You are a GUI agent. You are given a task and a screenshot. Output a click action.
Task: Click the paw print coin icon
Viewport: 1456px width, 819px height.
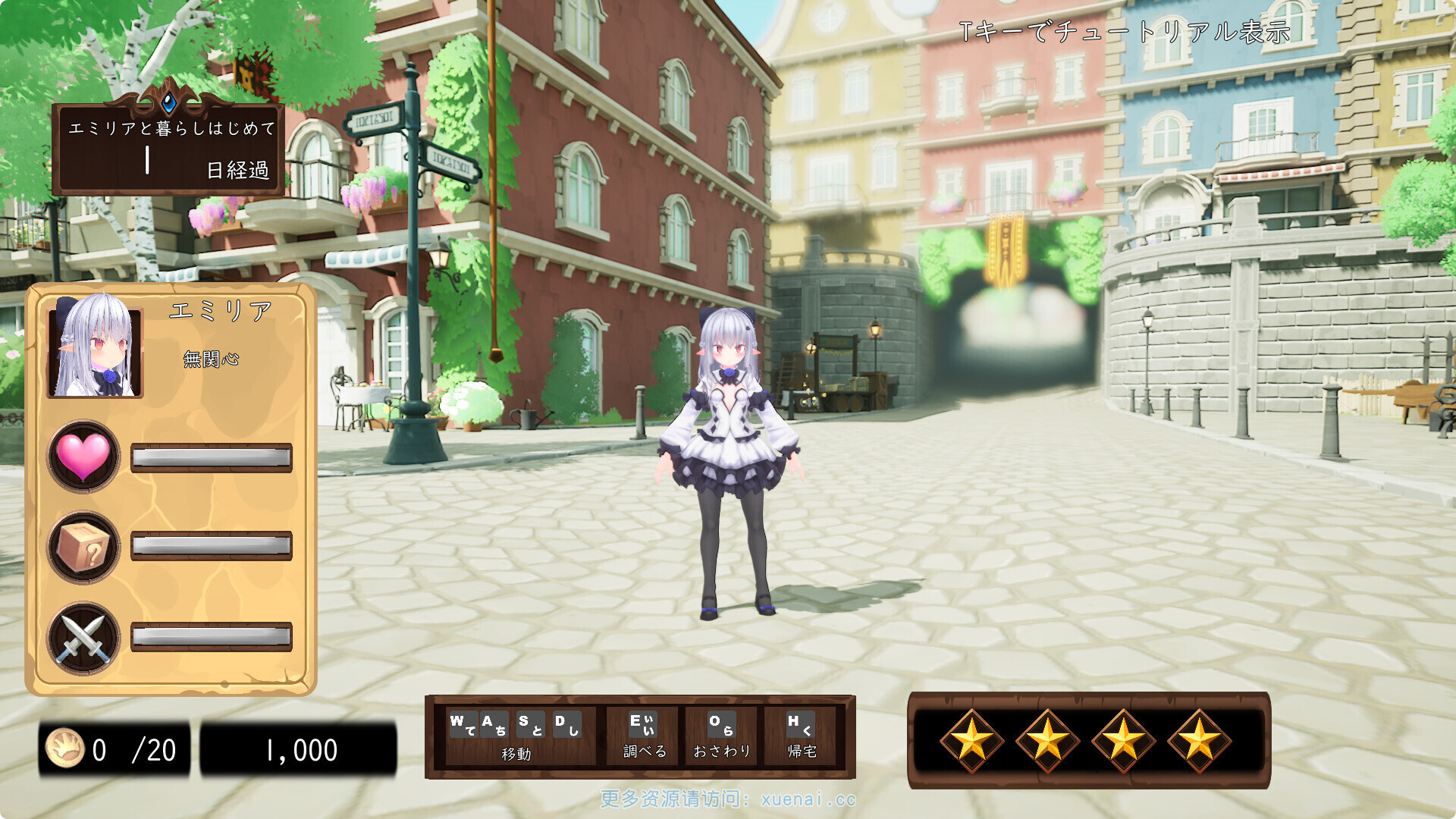(64, 748)
